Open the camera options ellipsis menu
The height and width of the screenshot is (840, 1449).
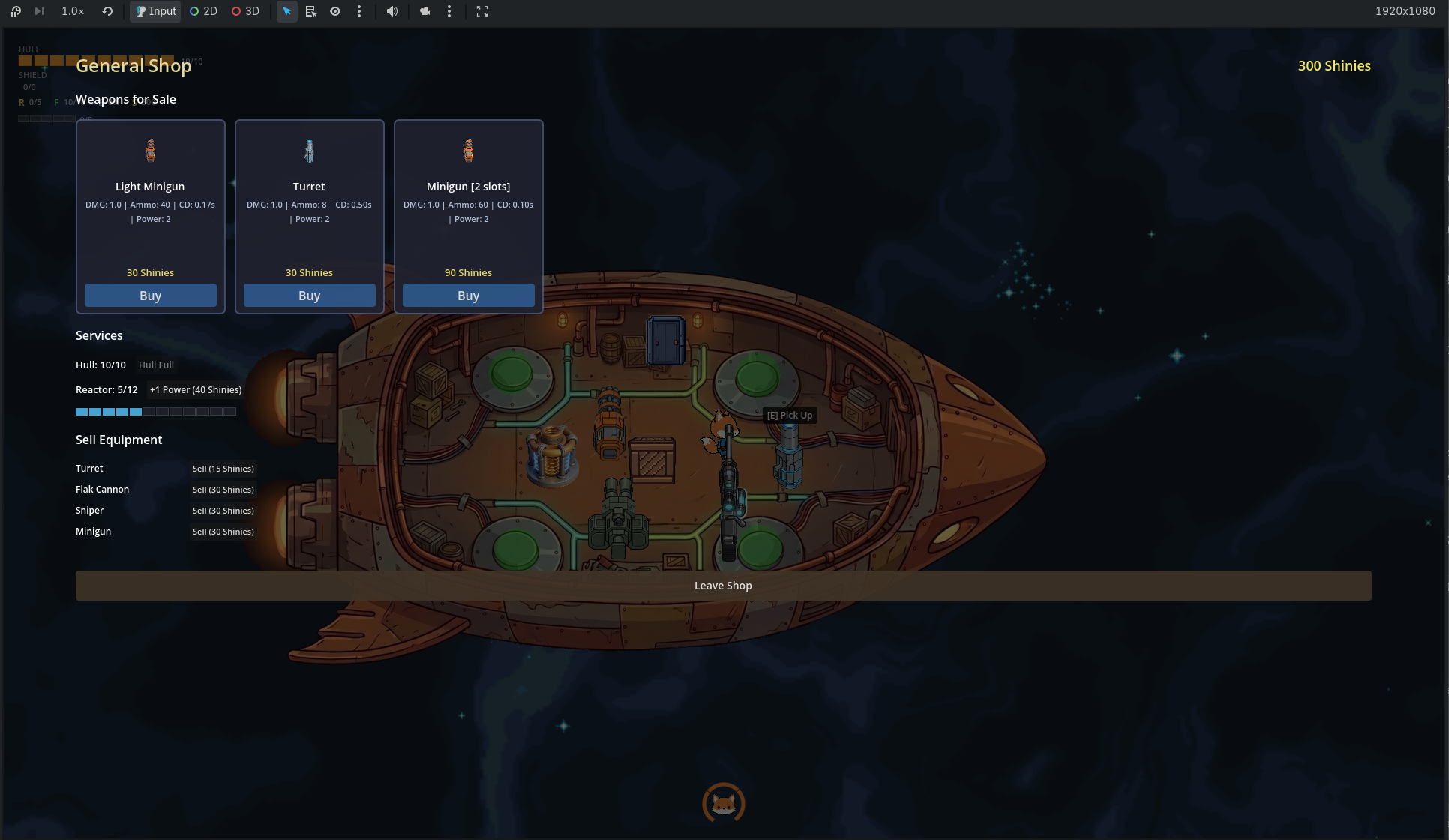pos(450,11)
